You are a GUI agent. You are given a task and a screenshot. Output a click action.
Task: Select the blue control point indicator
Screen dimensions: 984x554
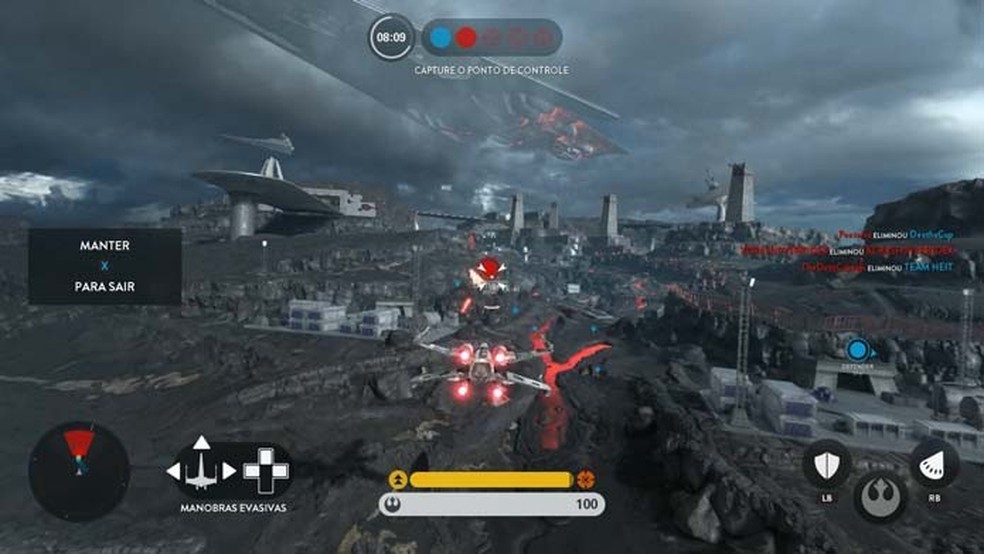coord(441,38)
